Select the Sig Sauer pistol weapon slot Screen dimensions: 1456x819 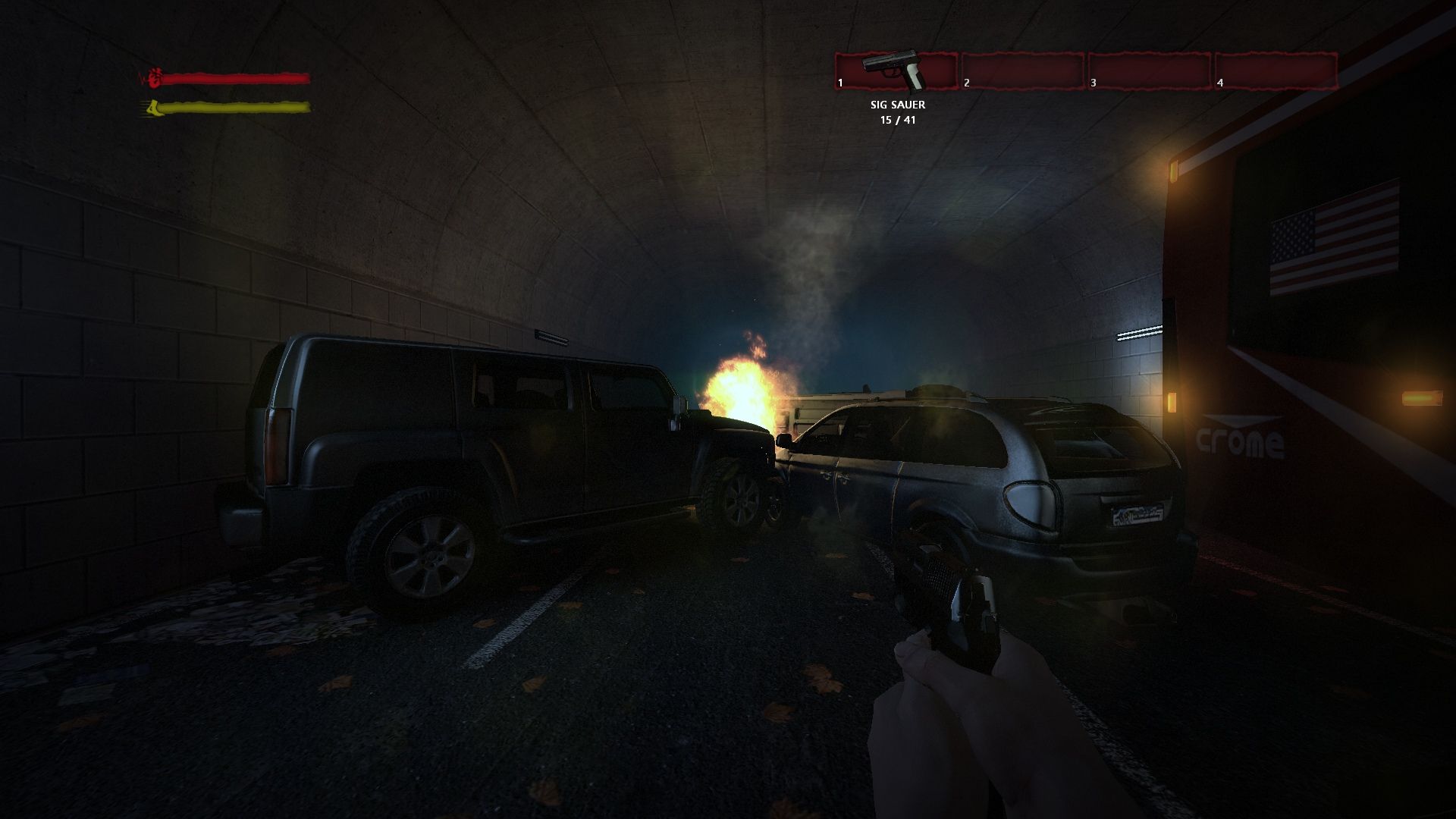click(896, 71)
